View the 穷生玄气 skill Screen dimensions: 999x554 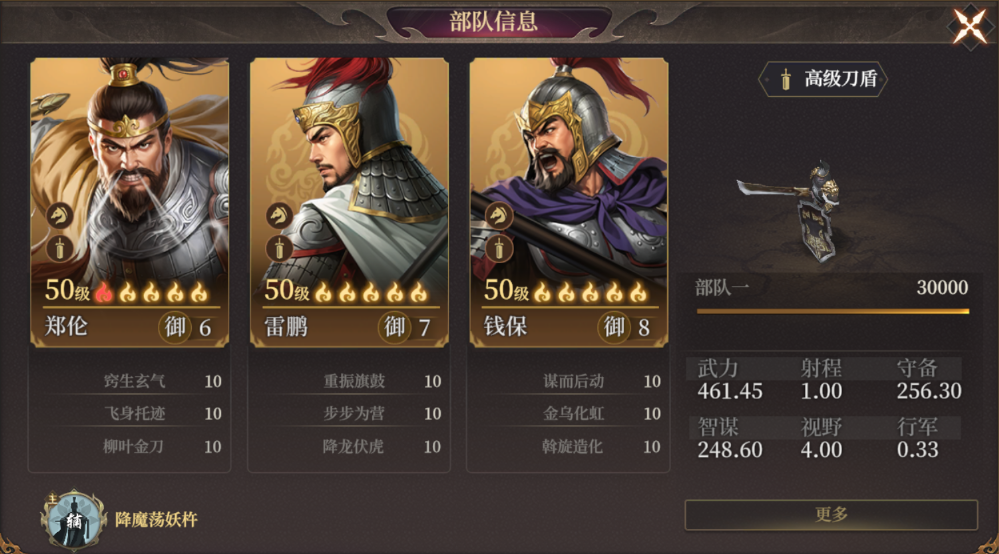coord(136,381)
